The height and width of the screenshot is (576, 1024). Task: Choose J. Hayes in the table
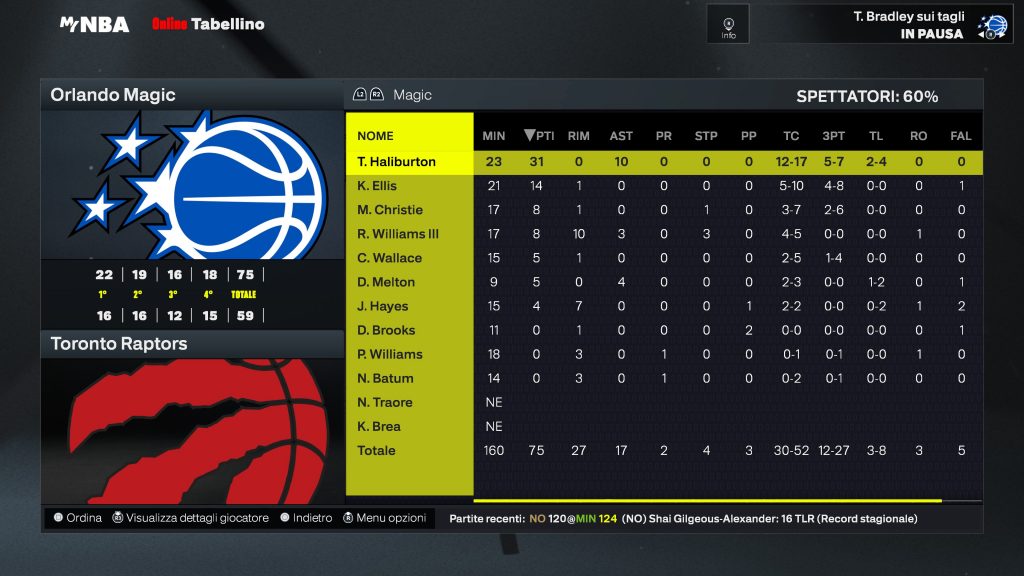pyautogui.click(x=382, y=306)
